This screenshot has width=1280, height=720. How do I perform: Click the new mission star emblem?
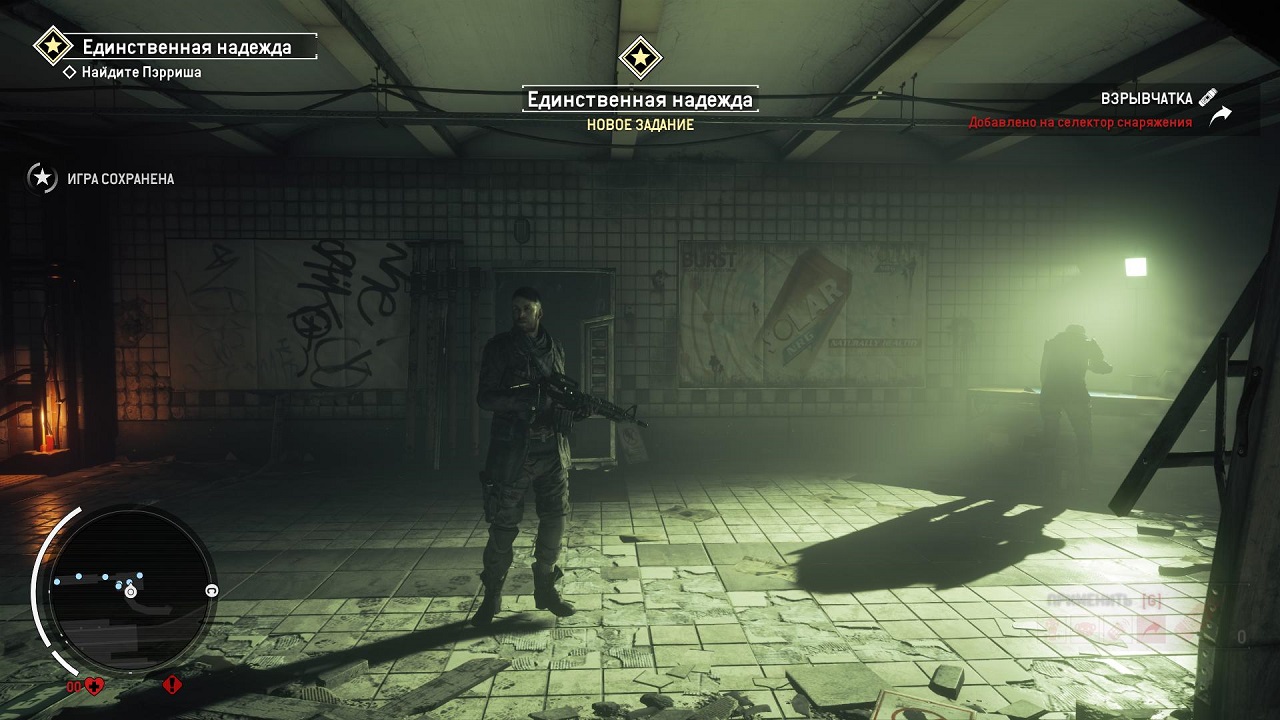click(640, 57)
